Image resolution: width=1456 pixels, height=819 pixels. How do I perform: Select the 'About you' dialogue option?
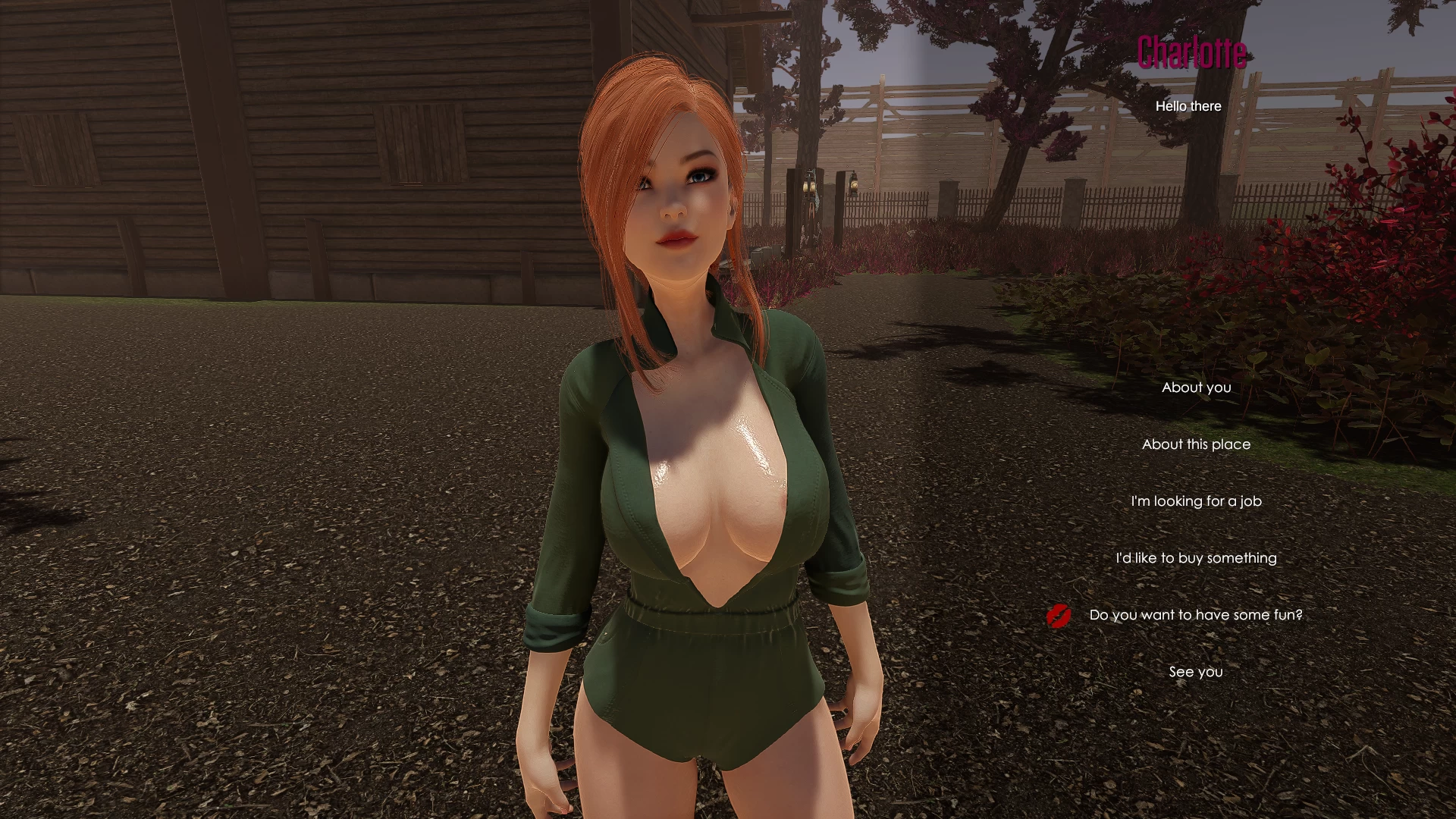click(x=1196, y=388)
